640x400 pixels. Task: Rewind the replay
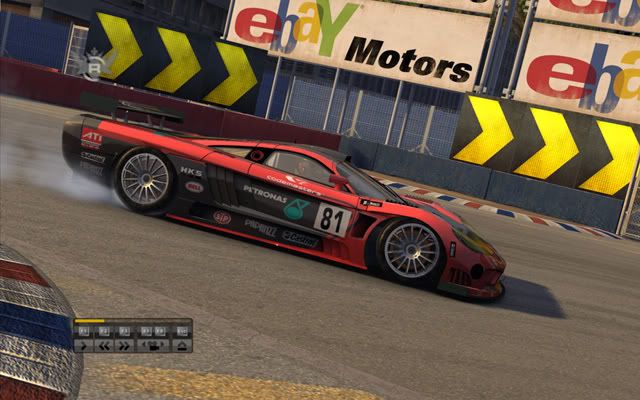[102, 346]
